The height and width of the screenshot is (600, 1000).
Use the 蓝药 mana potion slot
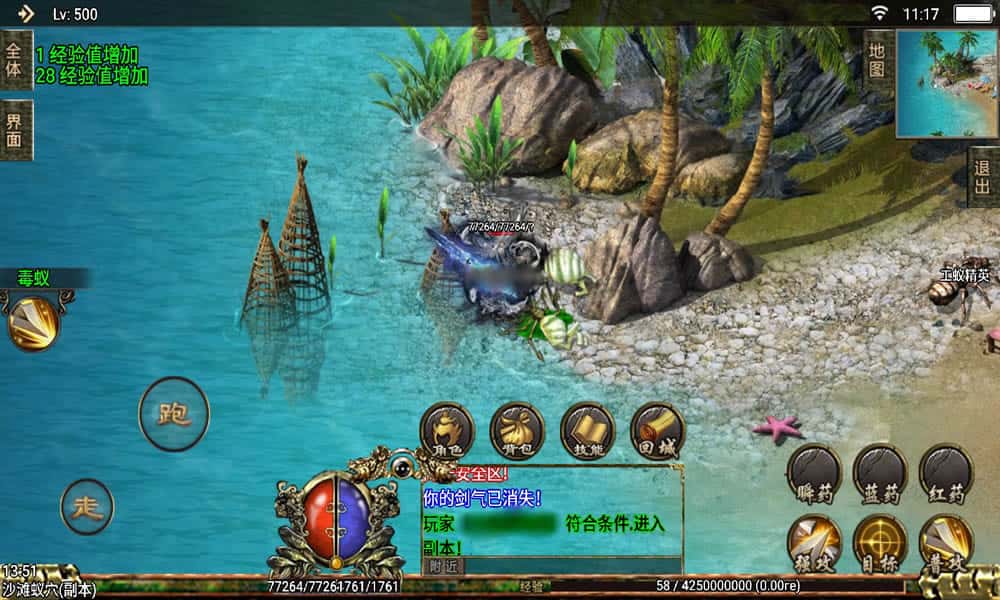(x=880, y=472)
